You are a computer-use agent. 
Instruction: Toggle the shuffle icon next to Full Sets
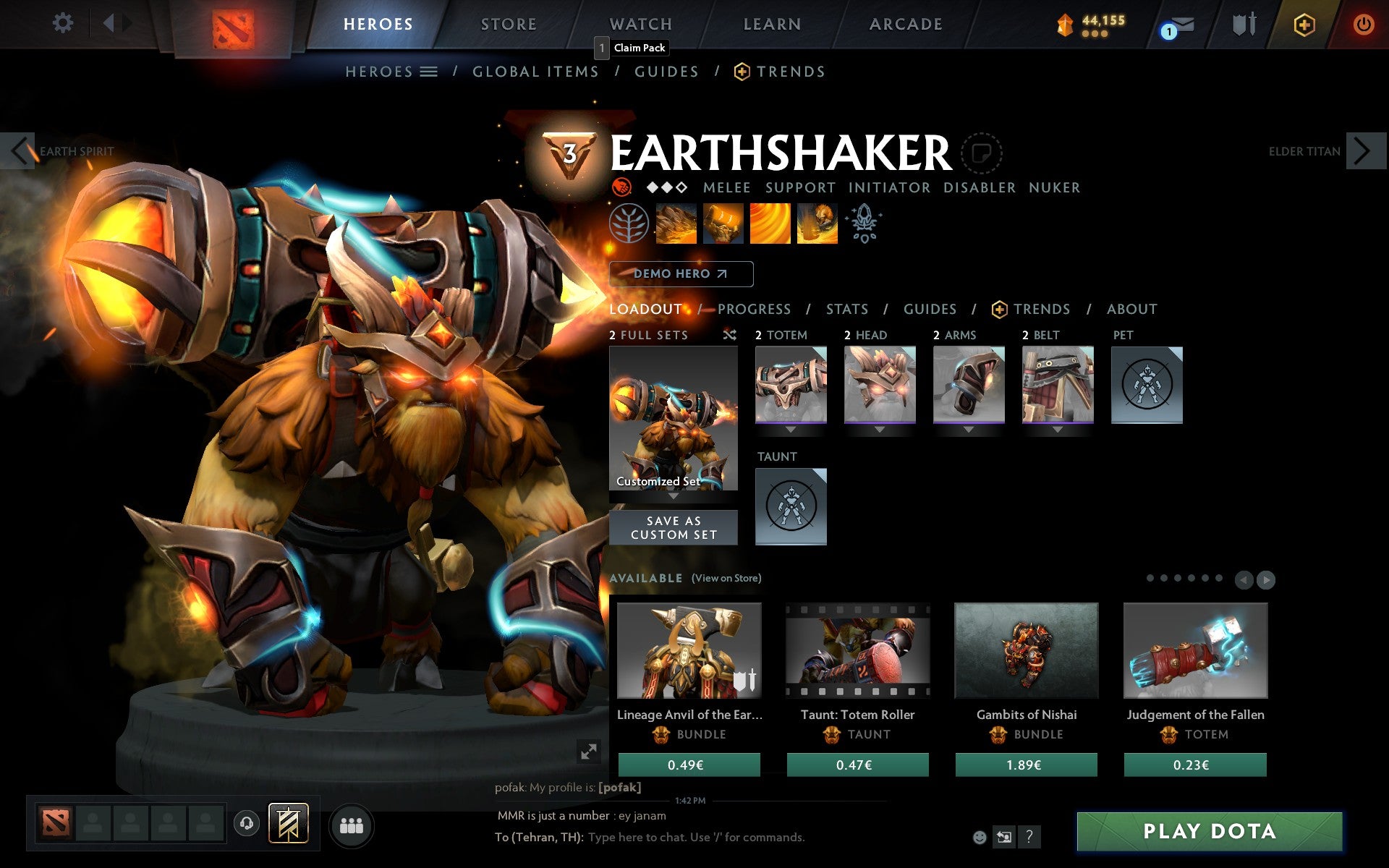730,335
